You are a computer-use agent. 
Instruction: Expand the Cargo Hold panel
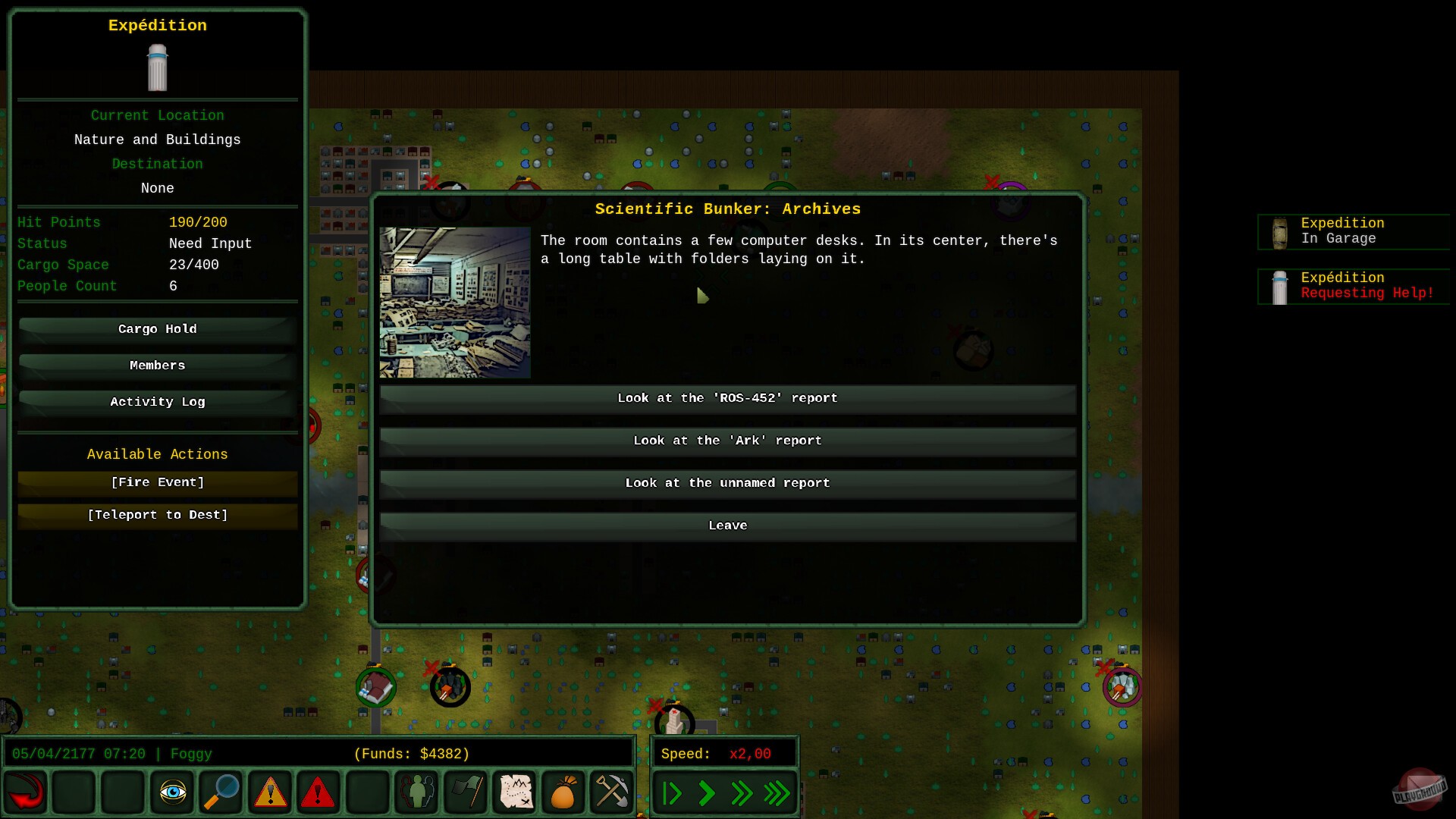coord(157,329)
